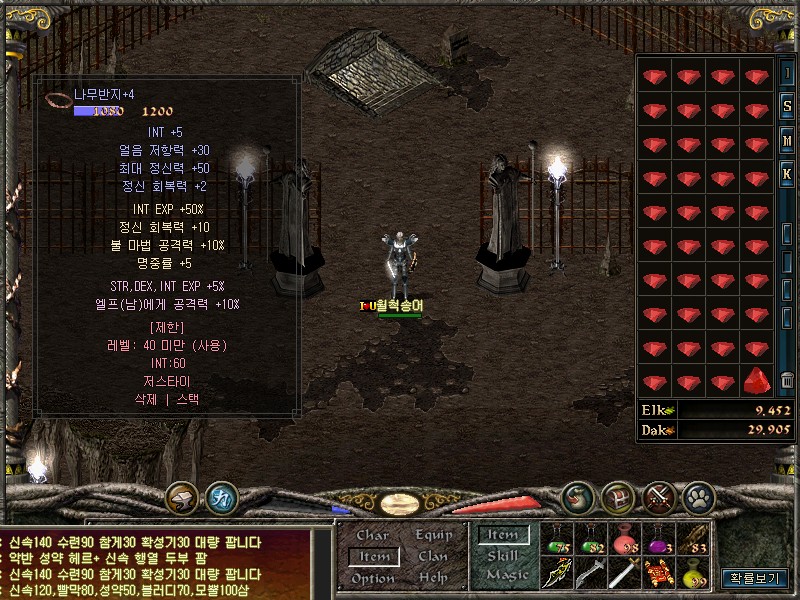Image resolution: width=800 pixels, height=600 pixels.
Task: Click the paw print round button
Action: (698, 496)
